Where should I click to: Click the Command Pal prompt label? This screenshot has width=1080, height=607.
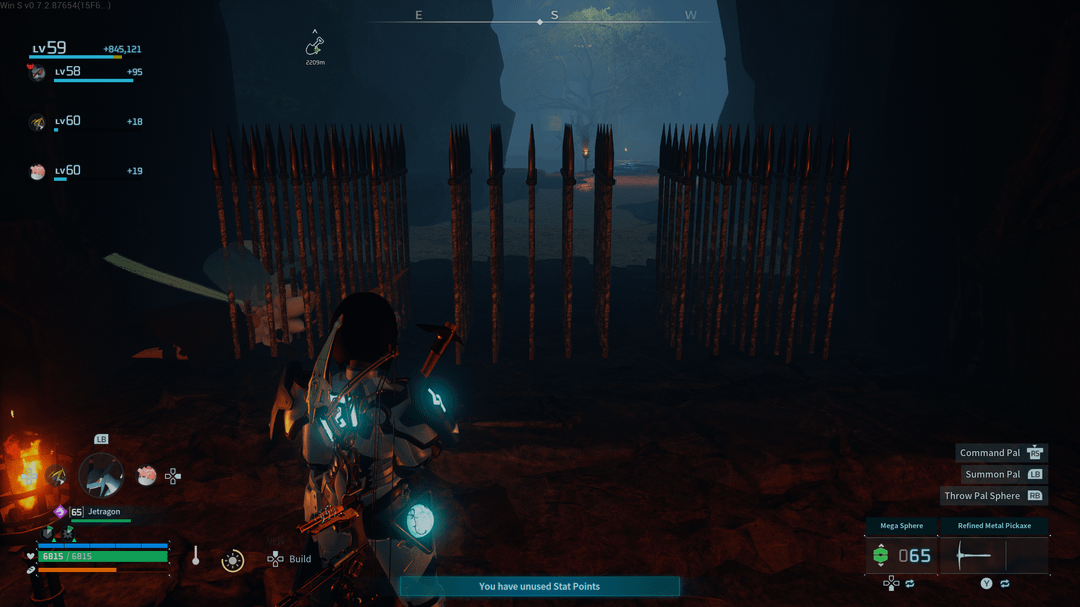click(990, 453)
